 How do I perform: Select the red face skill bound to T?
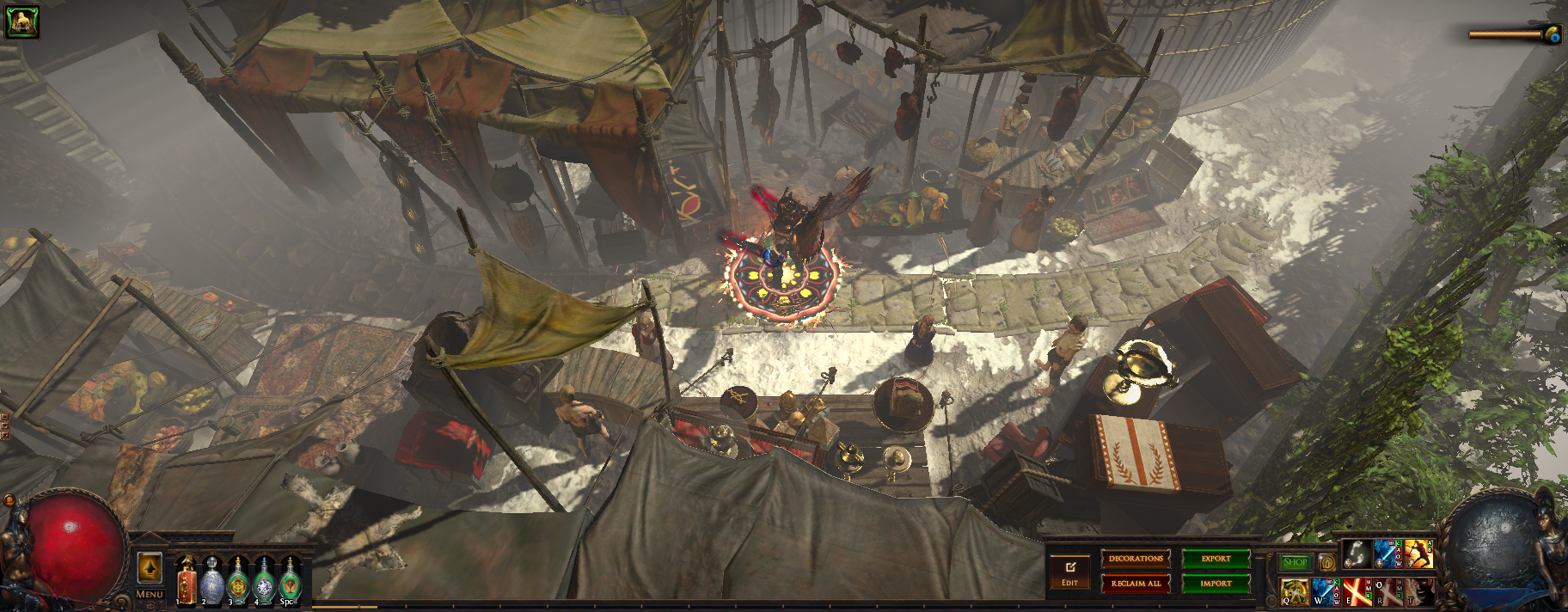[x=1420, y=591]
